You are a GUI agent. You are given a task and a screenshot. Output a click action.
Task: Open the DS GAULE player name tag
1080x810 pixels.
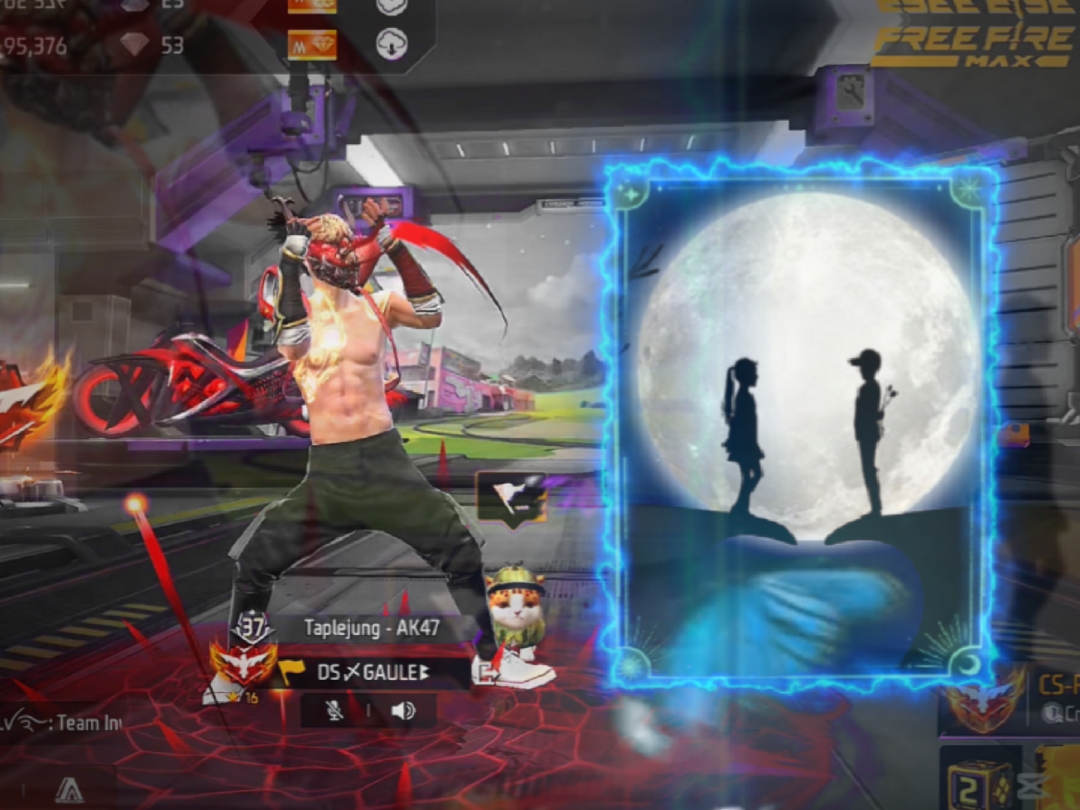coord(372,673)
